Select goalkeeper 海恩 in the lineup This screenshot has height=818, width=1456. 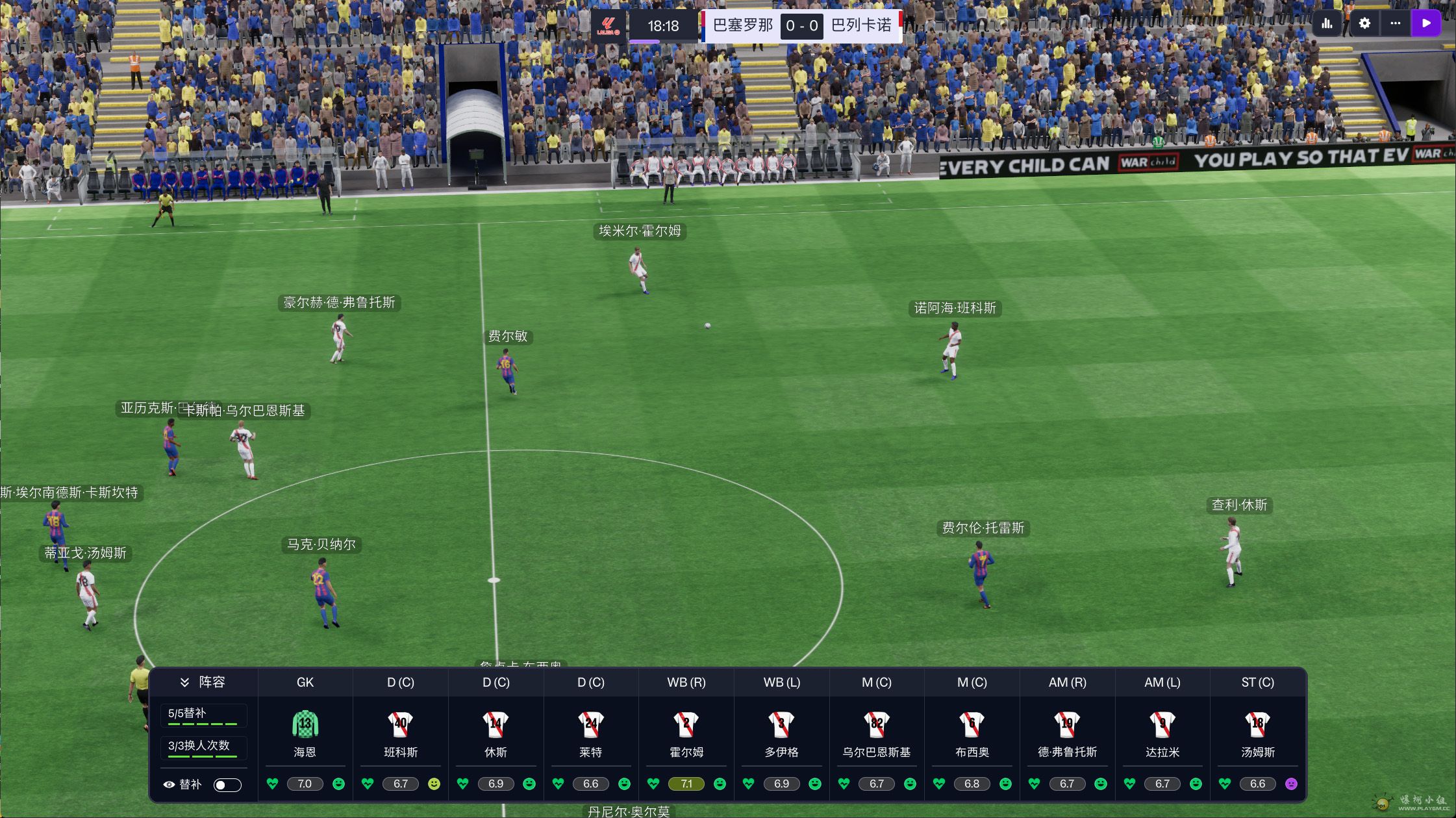tap(305, 733)
